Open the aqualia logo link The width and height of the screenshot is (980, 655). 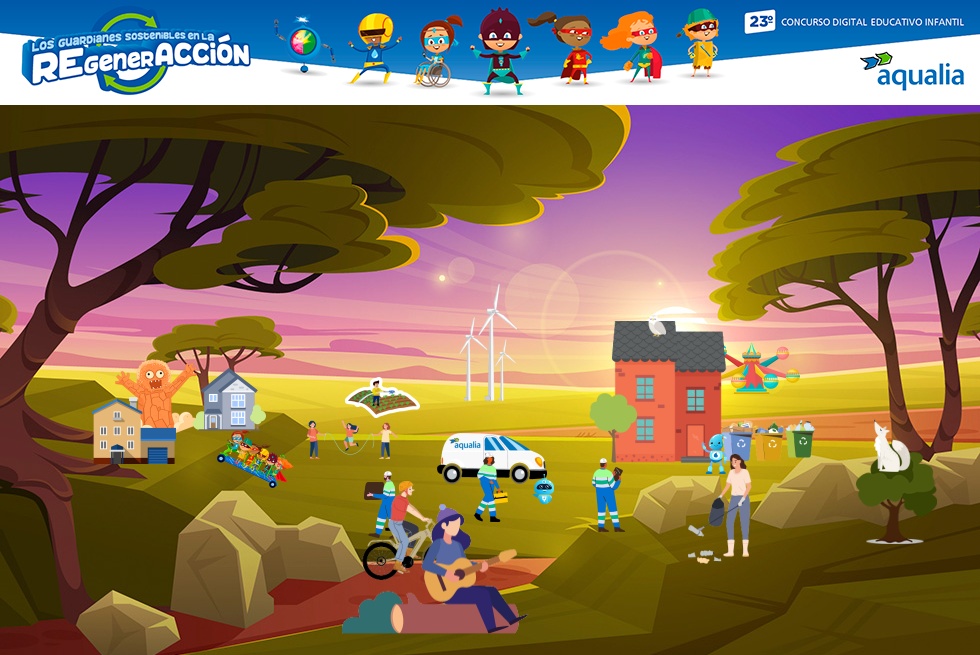pos(911,70)
